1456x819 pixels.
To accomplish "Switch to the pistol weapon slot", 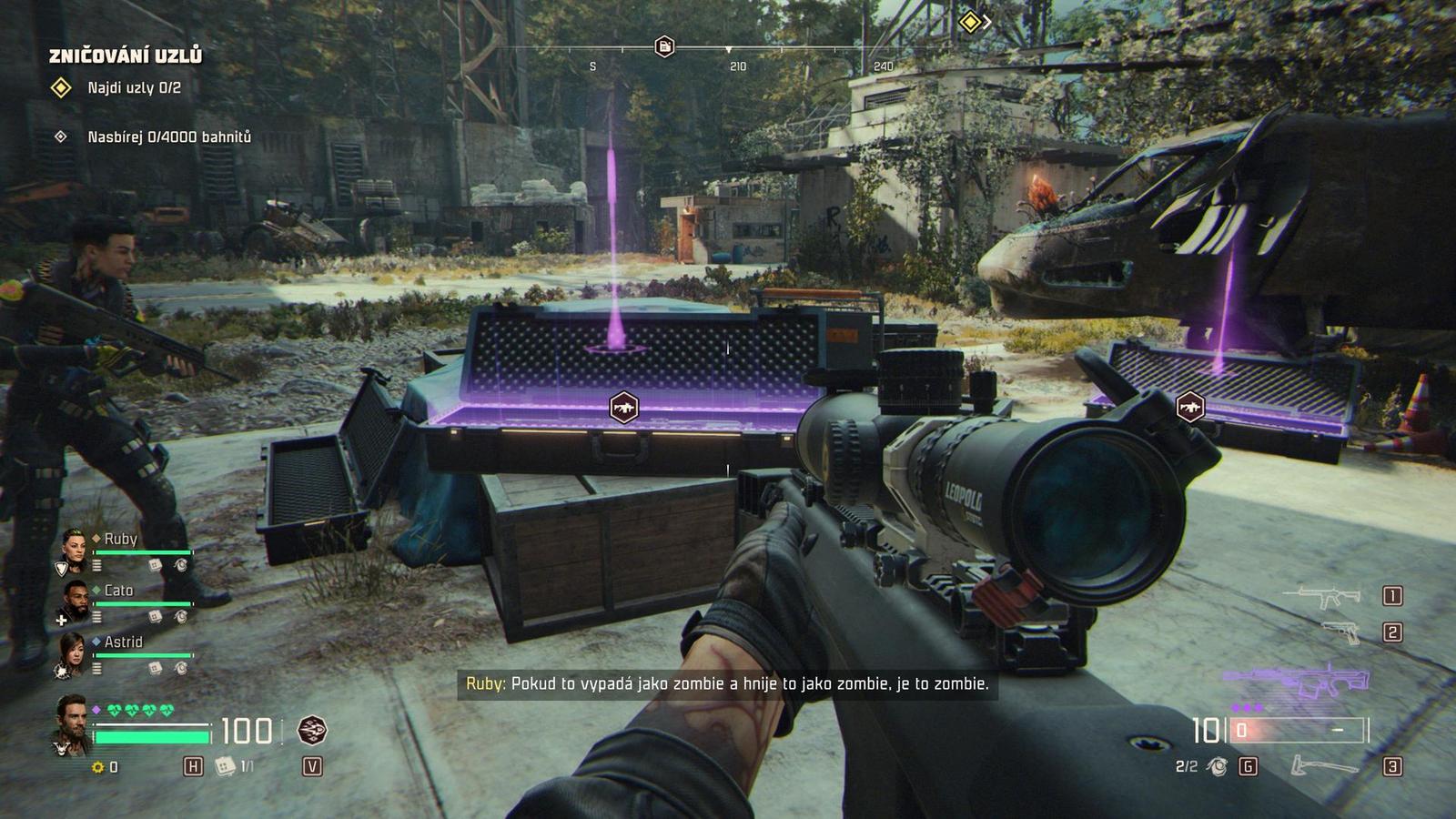I will coord(1340,632).
